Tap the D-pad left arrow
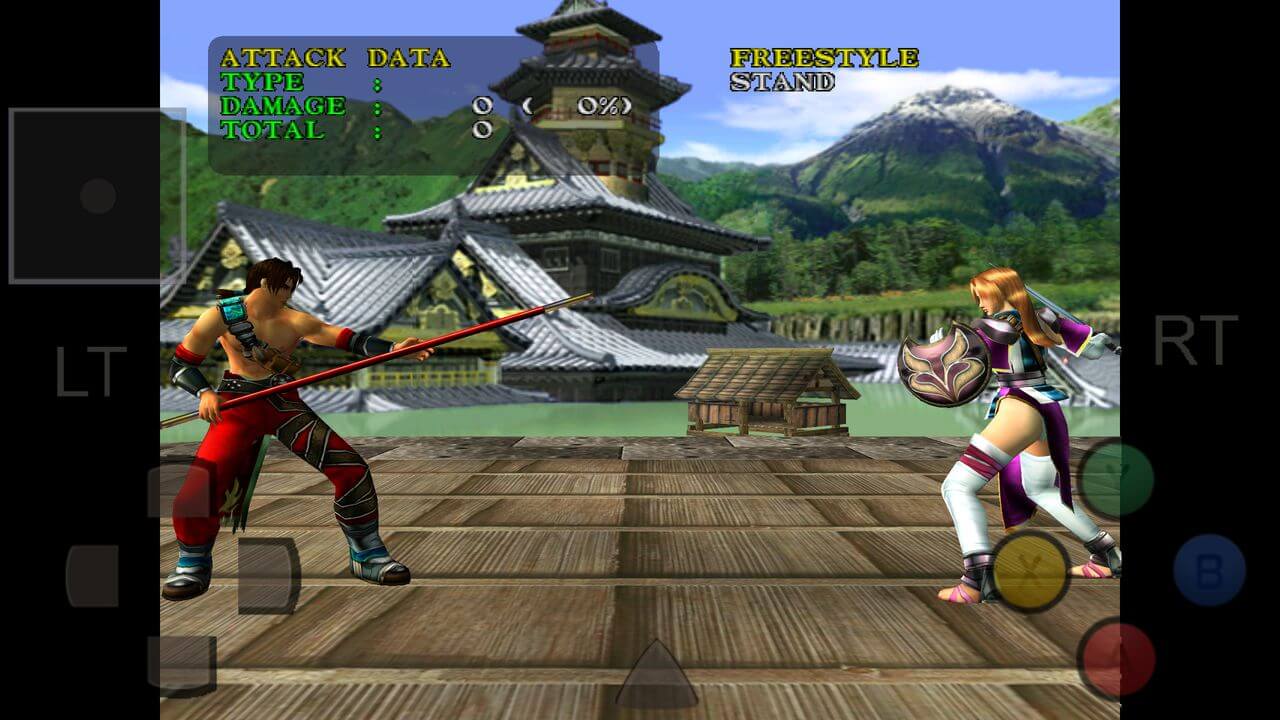Image resolution: width=1280 pixels, height=720 pixels. point(93,576)
